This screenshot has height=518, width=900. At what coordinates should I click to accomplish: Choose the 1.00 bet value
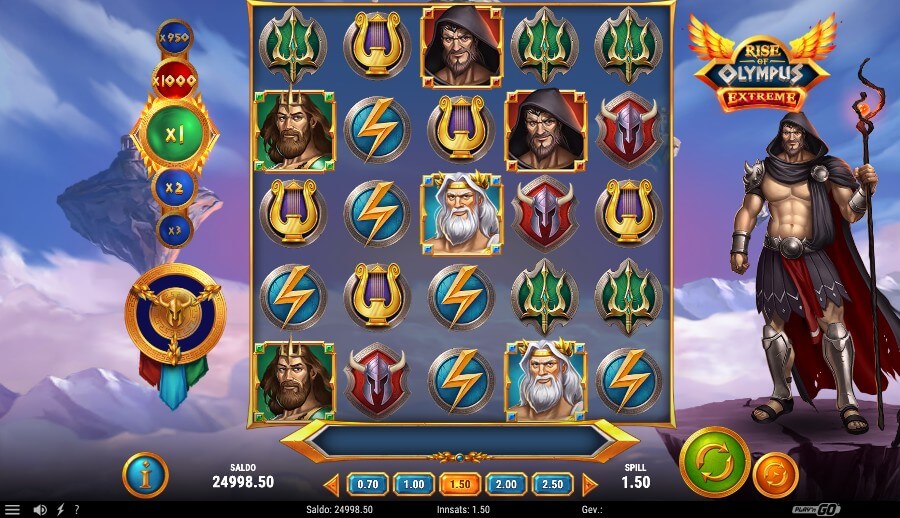pyautogui.click(x=413, y=484)
